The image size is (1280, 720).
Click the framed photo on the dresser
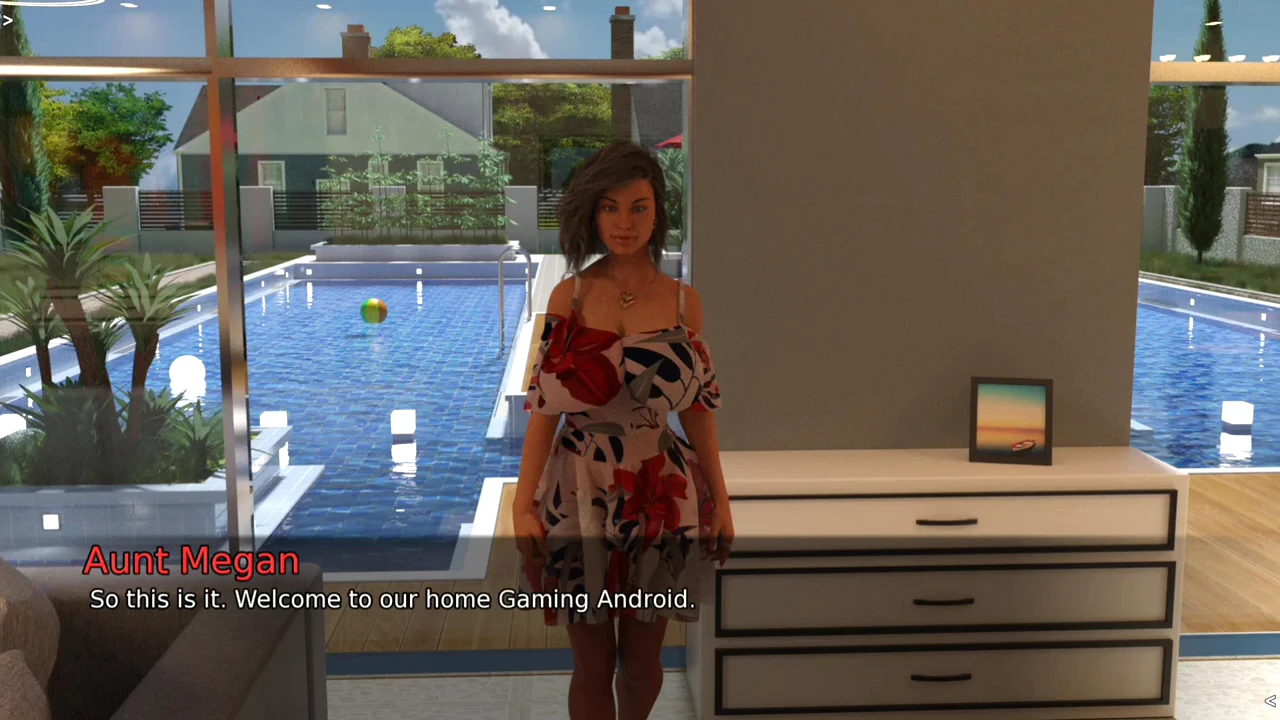[x=1010, y=418]
